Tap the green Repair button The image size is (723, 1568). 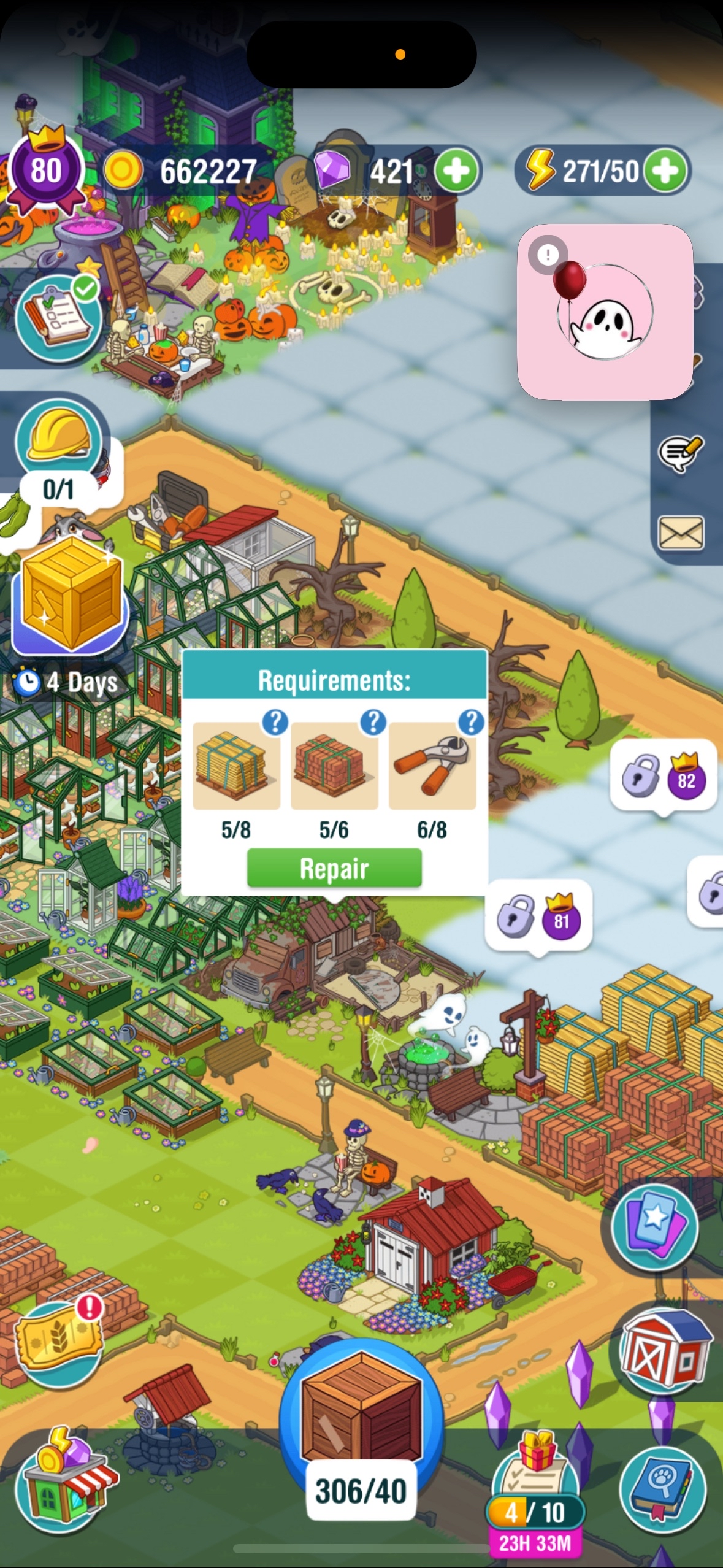(x=334, y=868)
